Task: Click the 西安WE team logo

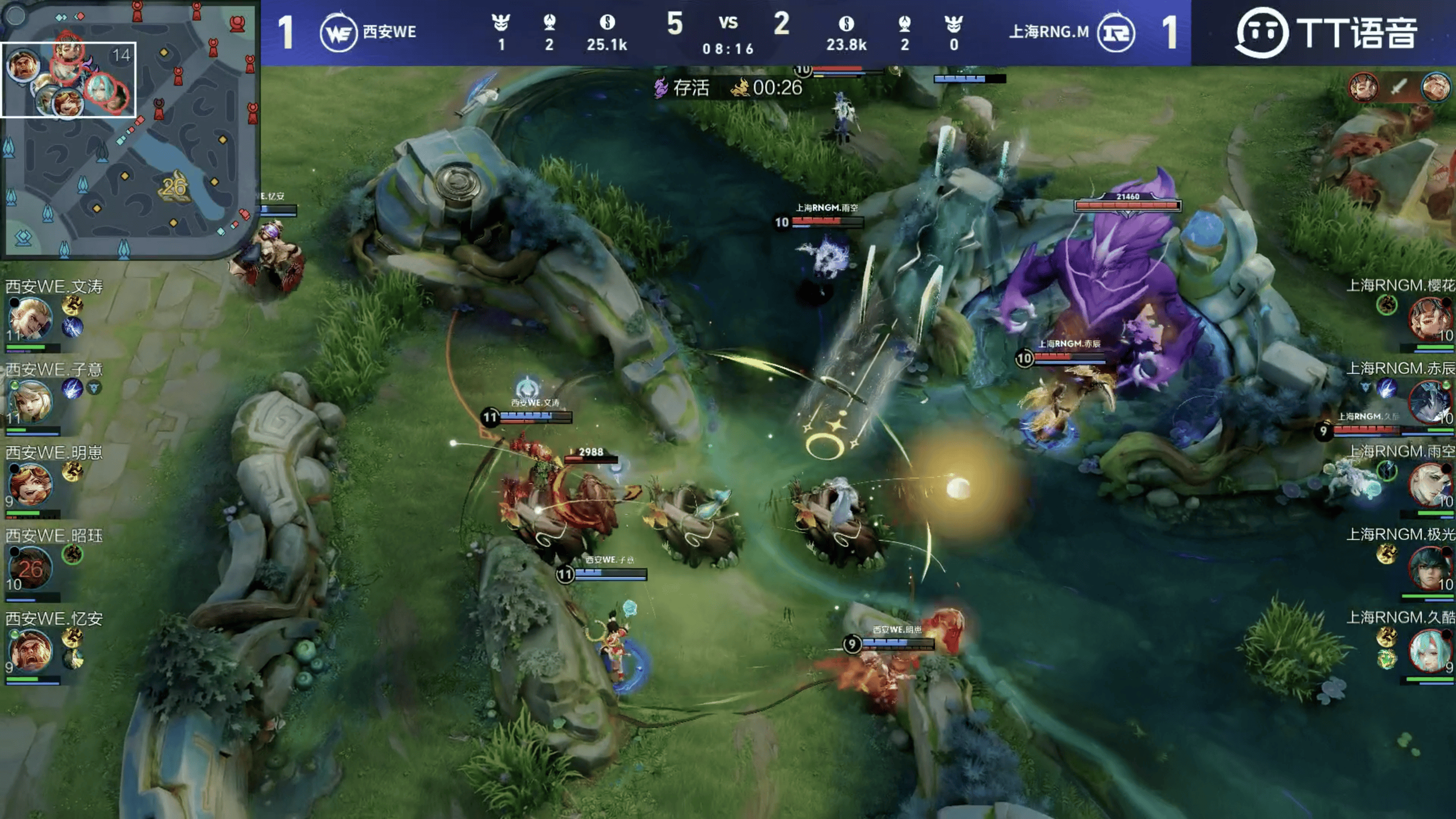Action: 338,33
